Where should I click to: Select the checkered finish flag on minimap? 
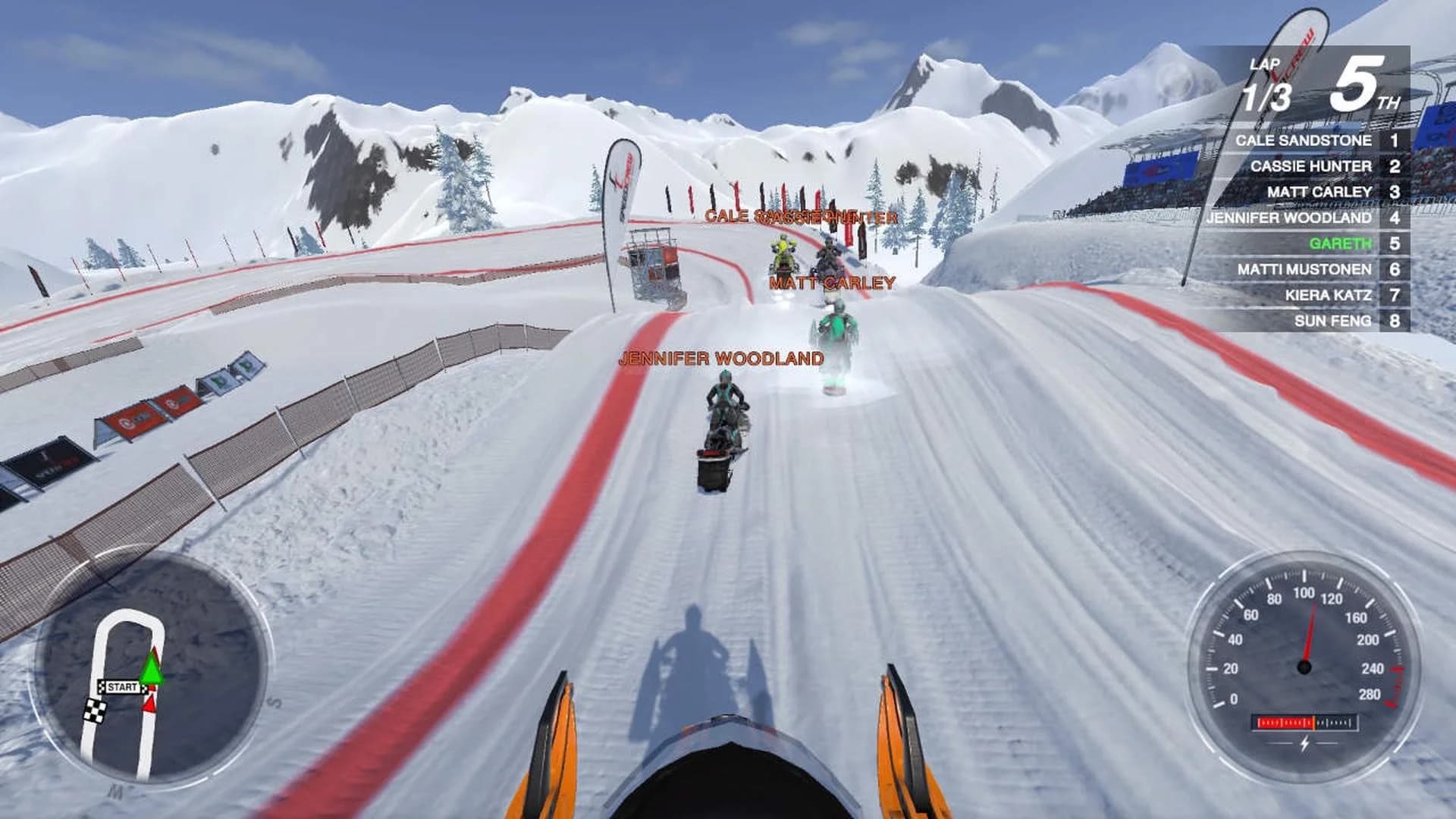coord(96,711)
